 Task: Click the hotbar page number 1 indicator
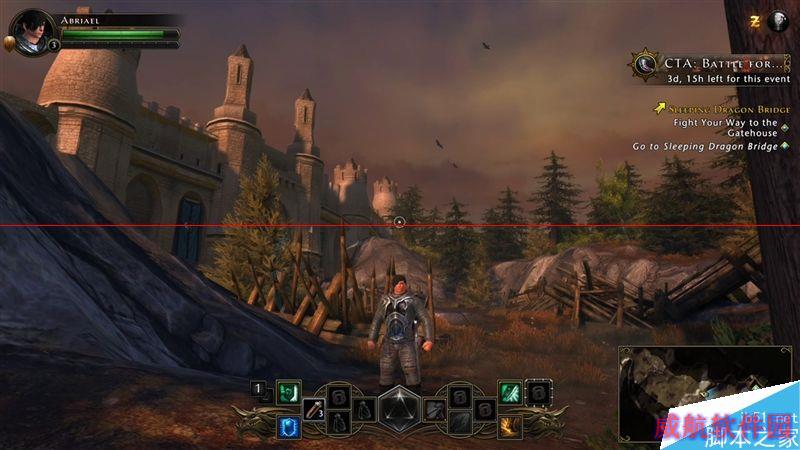point(258,387)
